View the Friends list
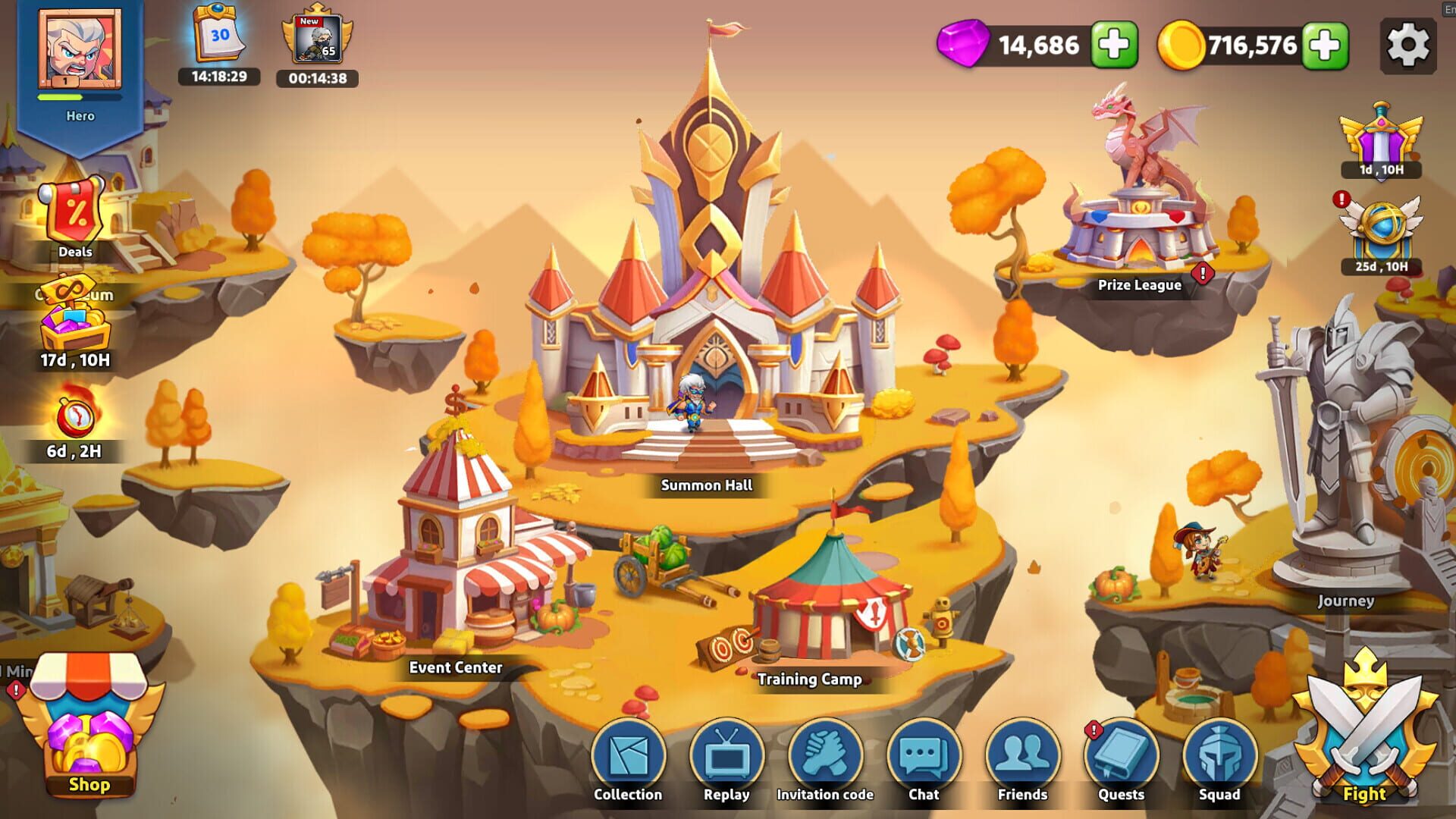The height and width of the screenshot is (819, 1456). 1022,755
